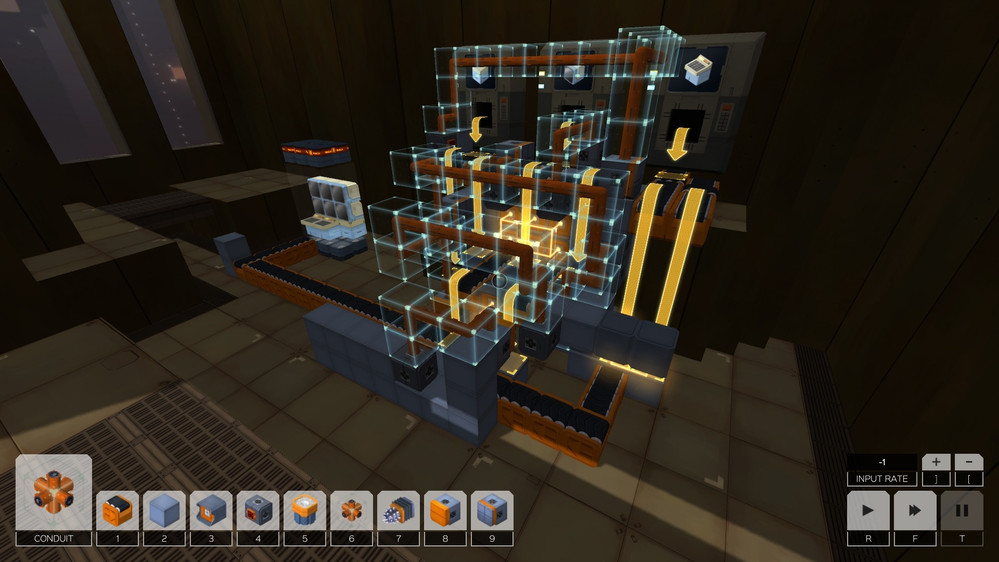999x562 pixels.
Task: Pick the spiked roller block in slot 7
Action: (x=399, y=510)
